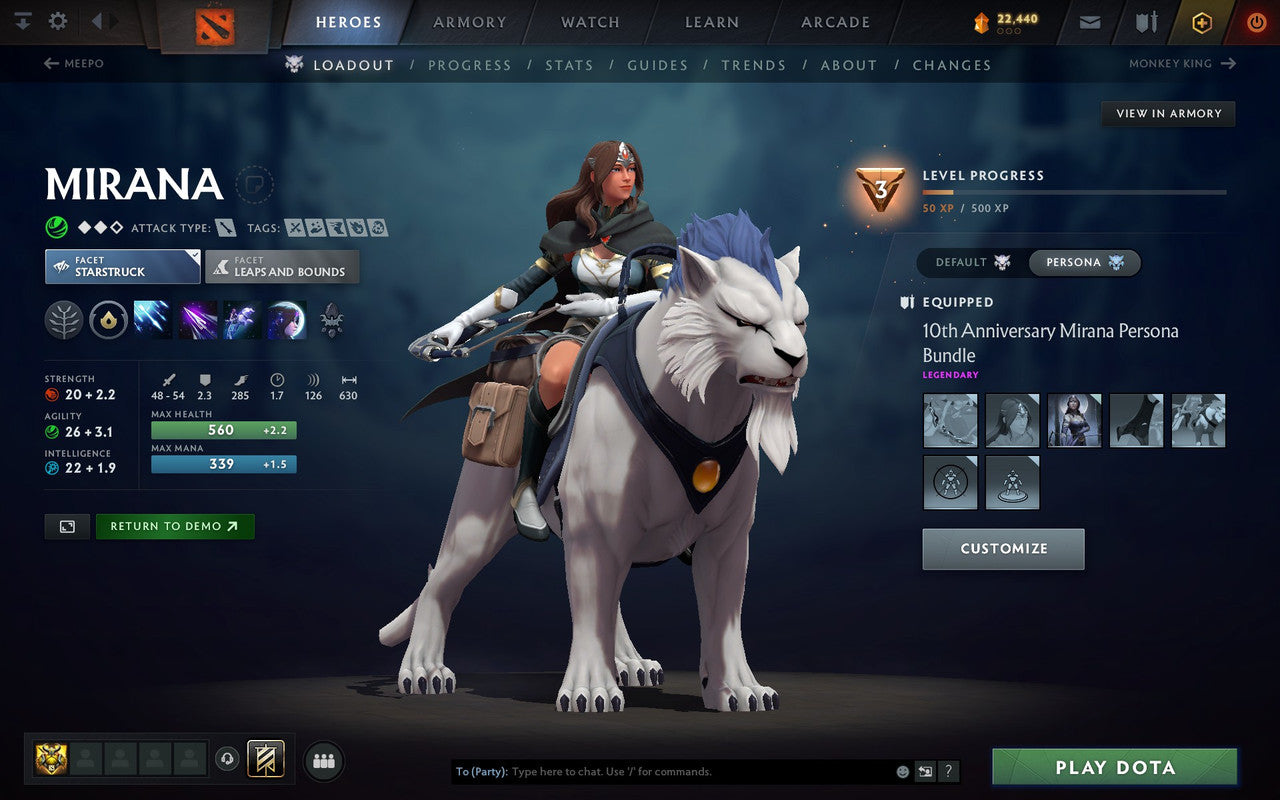
Task: Open the party finder people icon
Action: (324, 760)
